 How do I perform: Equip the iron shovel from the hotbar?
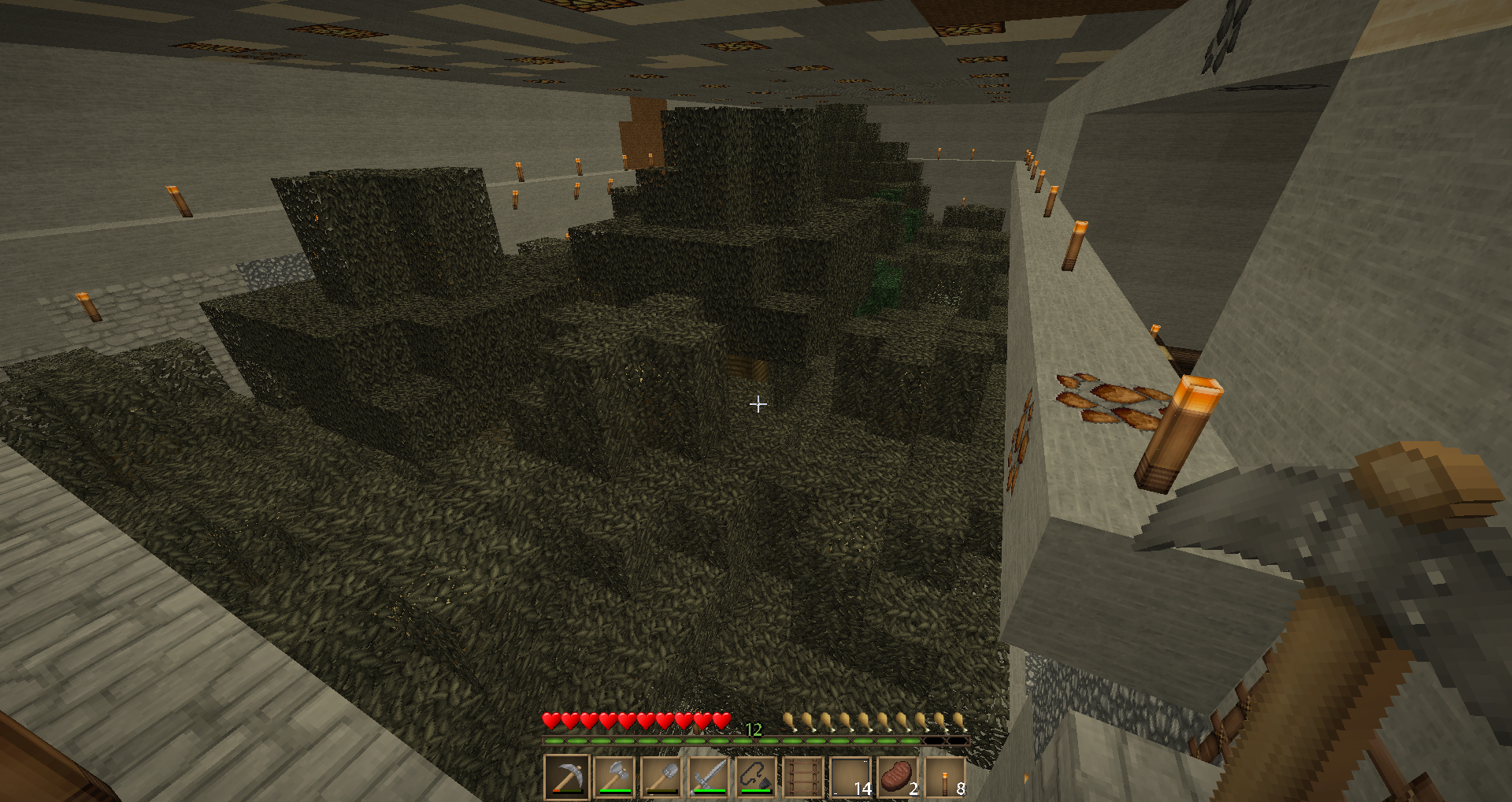tap(662, 776)
